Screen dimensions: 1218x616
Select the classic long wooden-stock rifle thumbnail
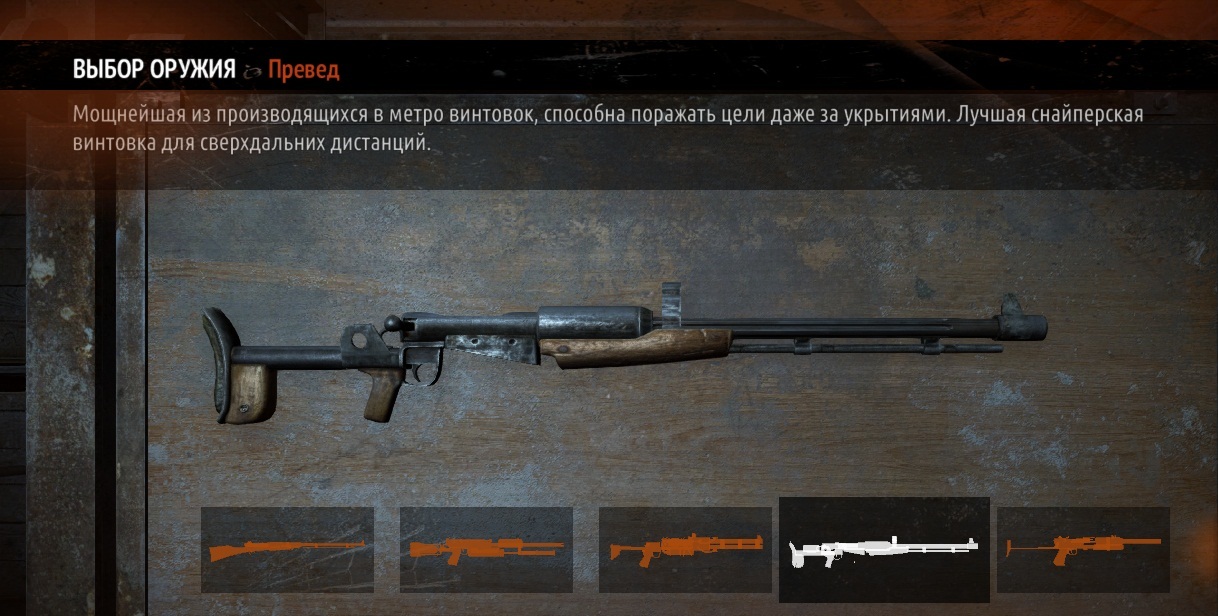pyautogui.click(x=287, y=549)
